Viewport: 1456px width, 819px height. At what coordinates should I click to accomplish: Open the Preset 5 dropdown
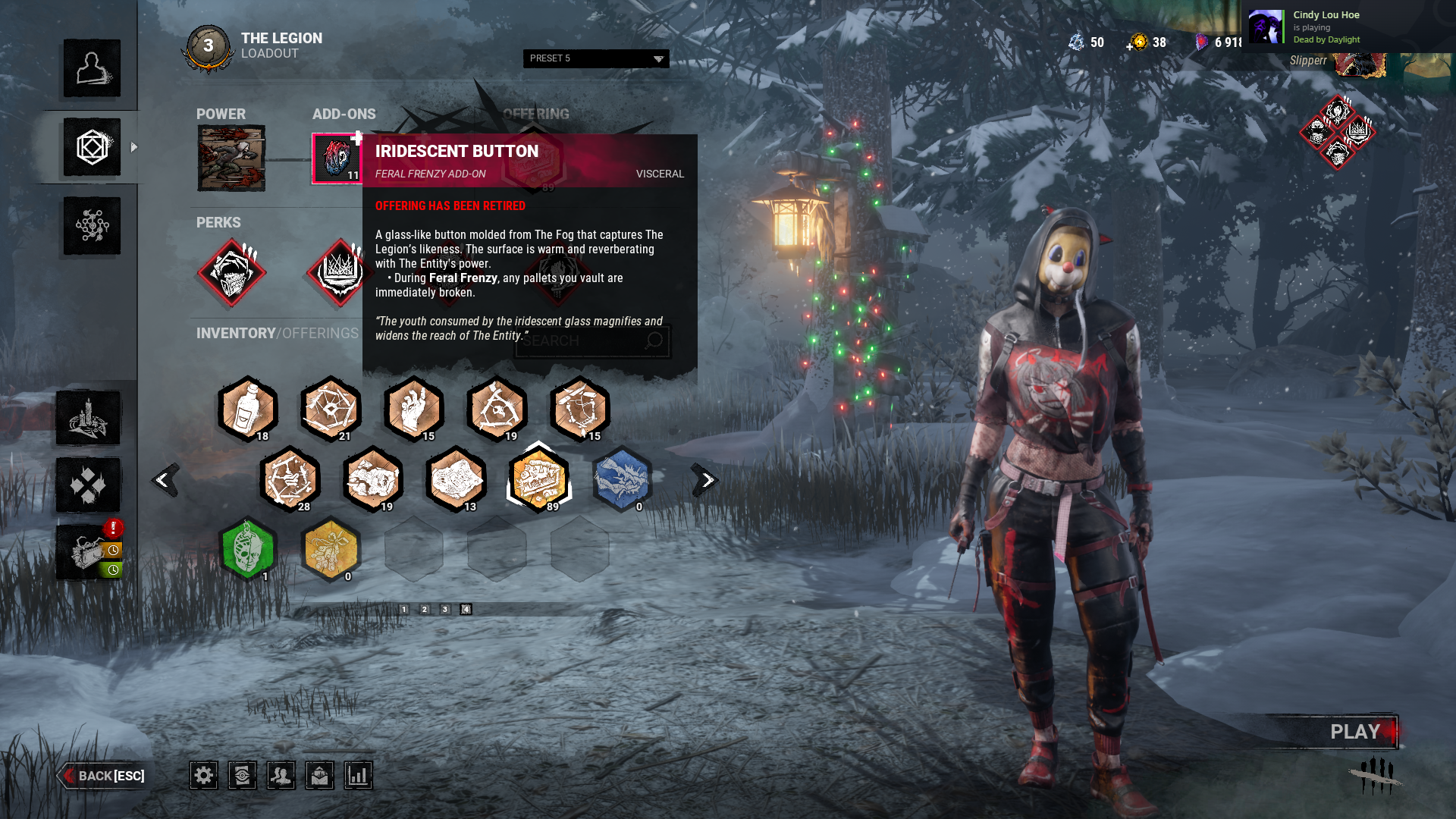(596, 58)
